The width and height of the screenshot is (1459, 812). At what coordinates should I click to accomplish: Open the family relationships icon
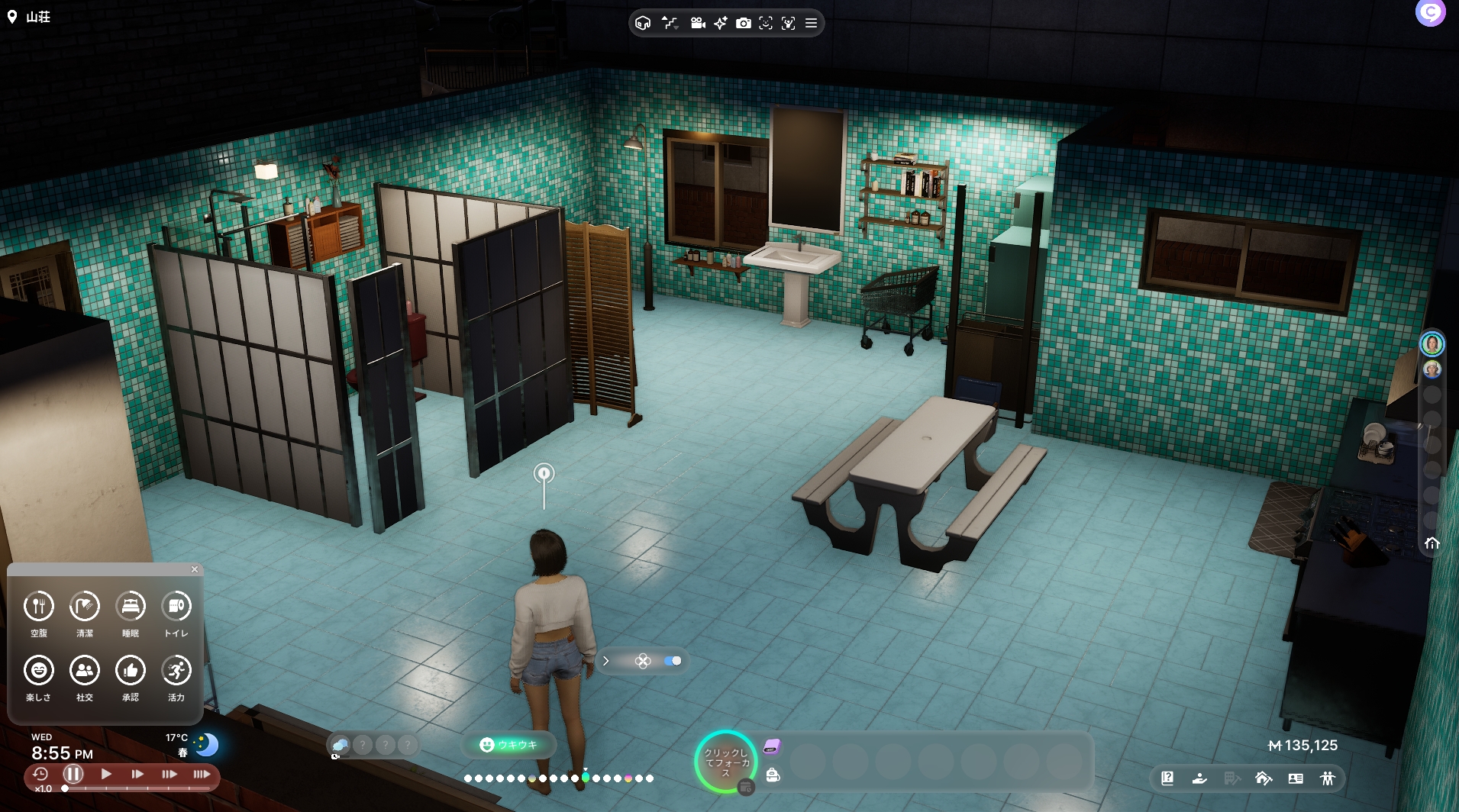point(1328,778)
